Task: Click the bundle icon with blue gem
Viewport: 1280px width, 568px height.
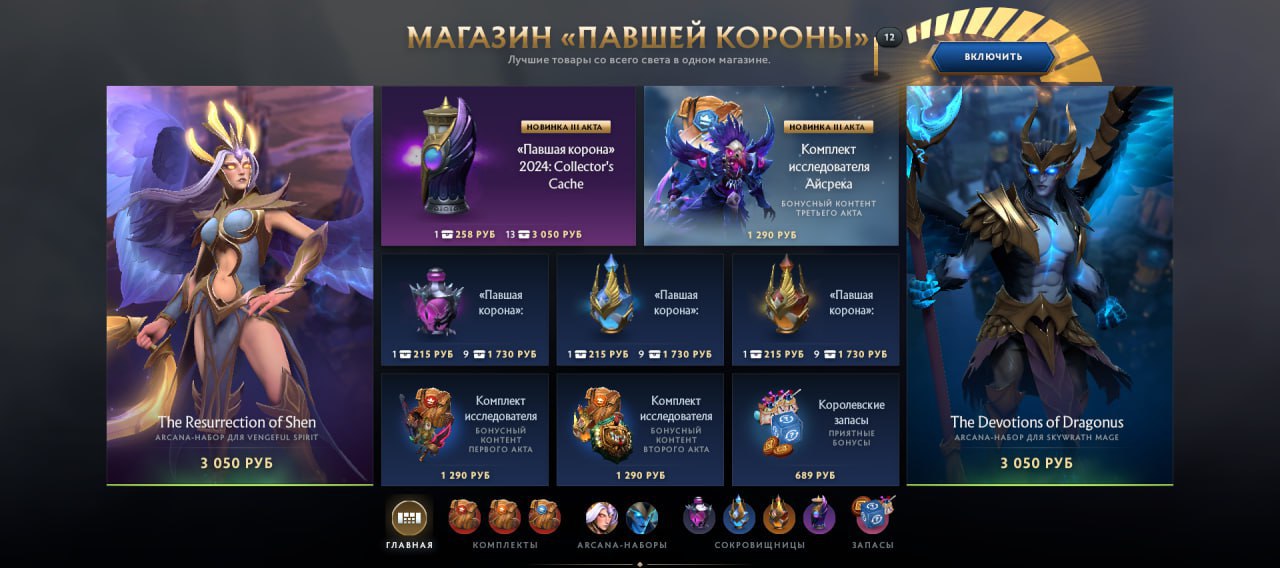Action: 545,516
